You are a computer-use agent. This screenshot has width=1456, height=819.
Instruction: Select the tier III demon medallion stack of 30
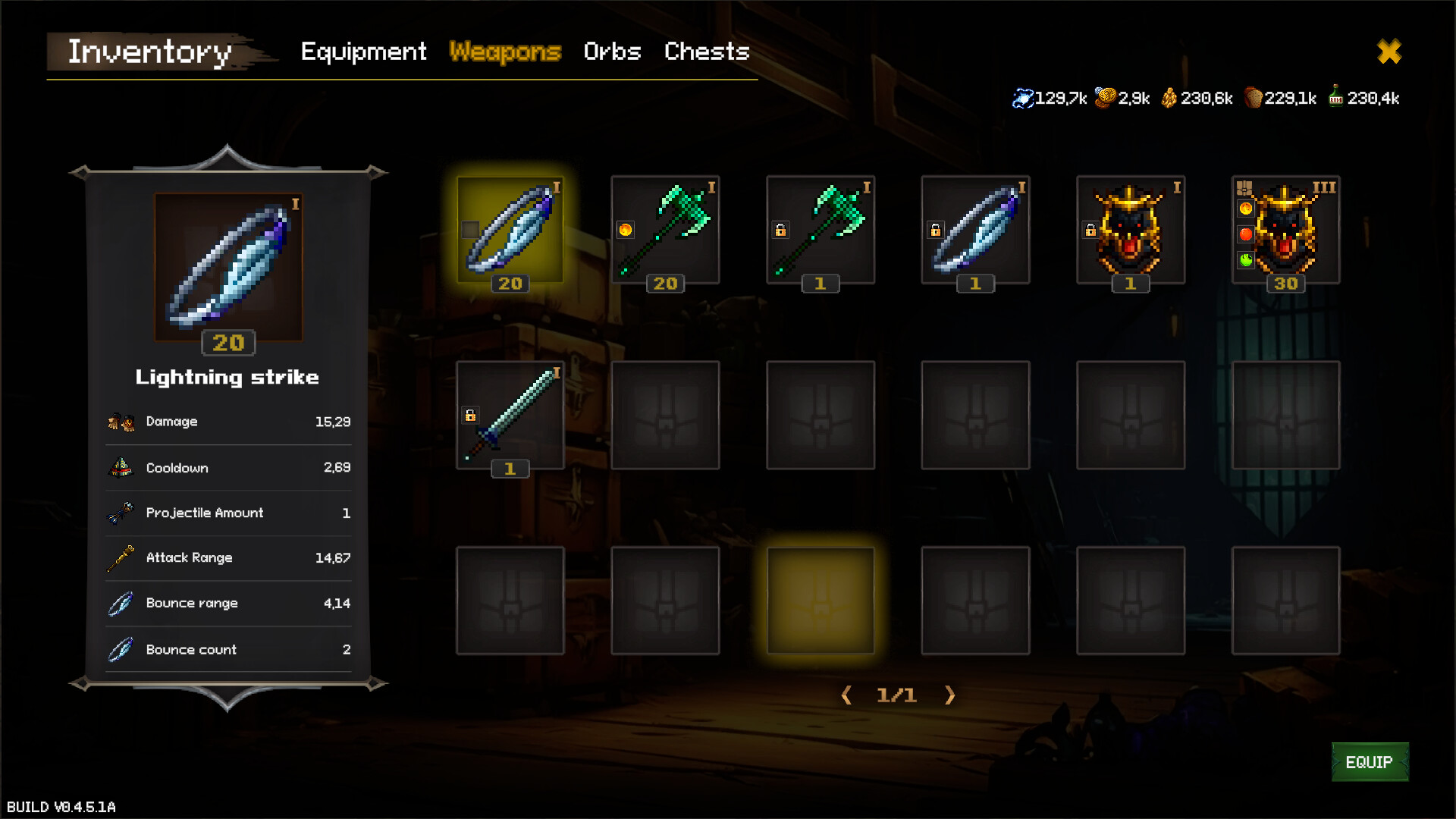click(1285, 231)
